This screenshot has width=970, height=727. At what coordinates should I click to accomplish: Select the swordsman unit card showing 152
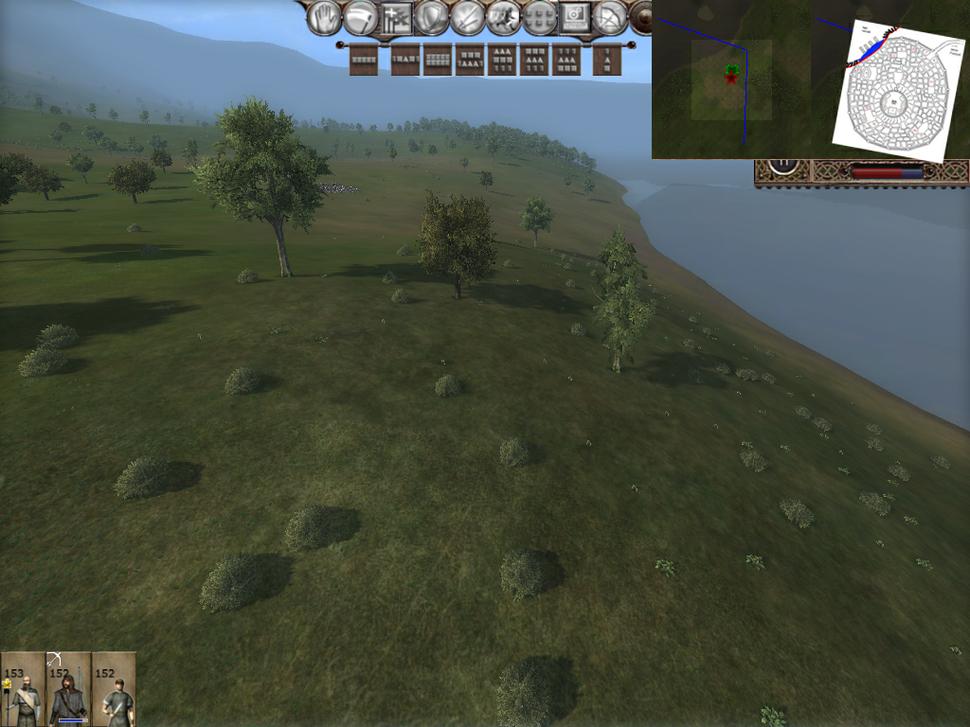114,689
